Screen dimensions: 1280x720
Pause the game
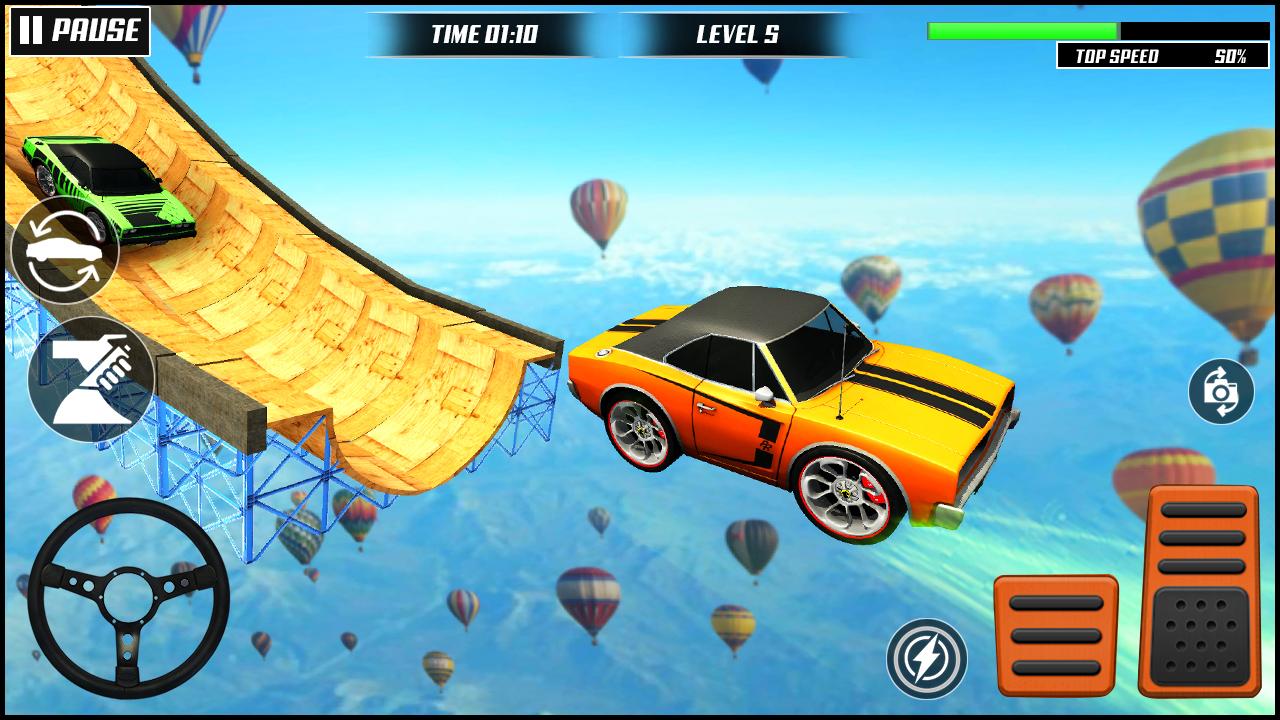click(x=80, y=31)
